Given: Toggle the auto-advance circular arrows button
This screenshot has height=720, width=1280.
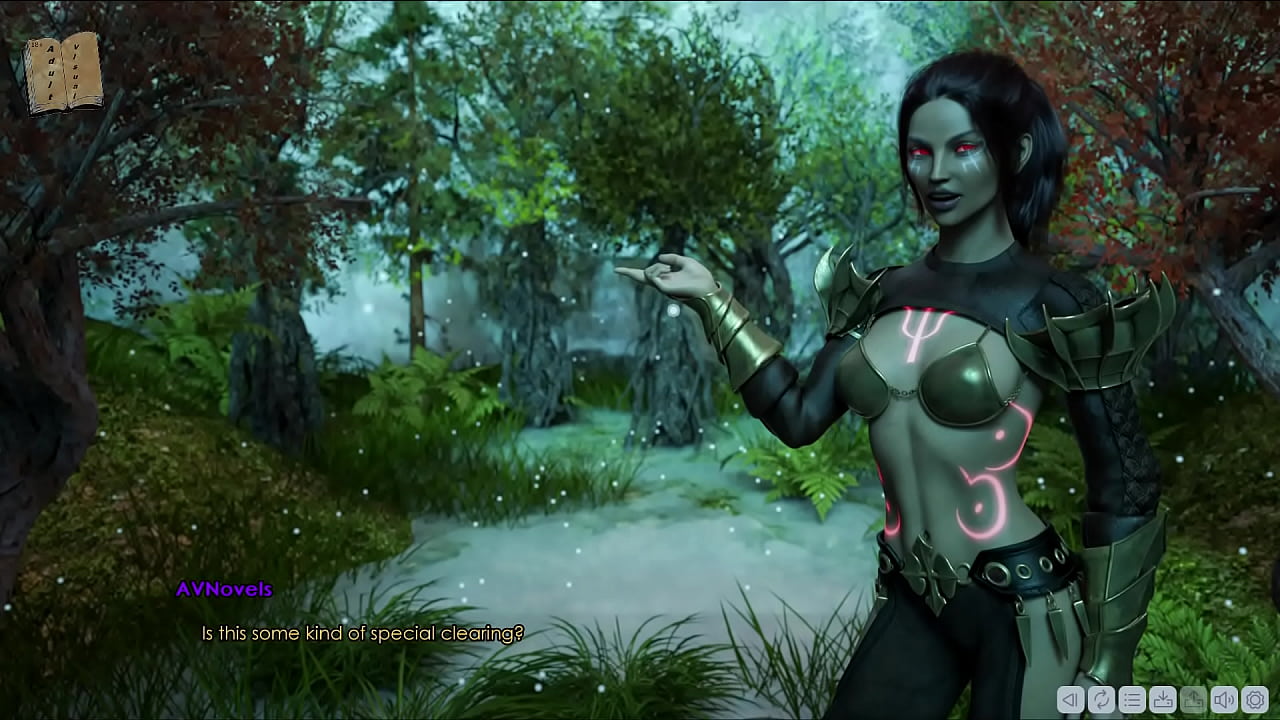Looking at the screenshot, I should pyautogui.click(x=1101, y=700).
